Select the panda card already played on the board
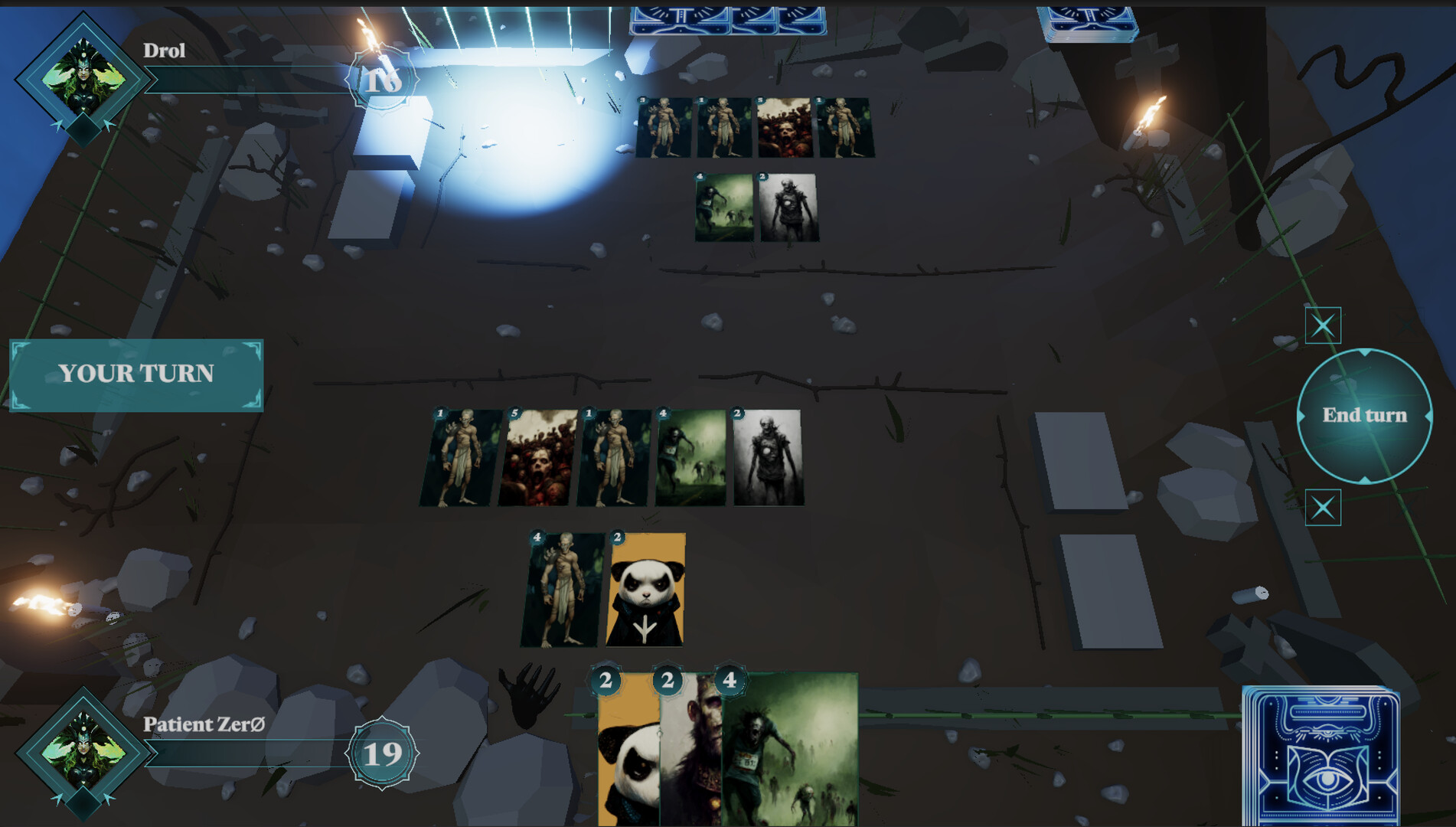 (645, 593)
